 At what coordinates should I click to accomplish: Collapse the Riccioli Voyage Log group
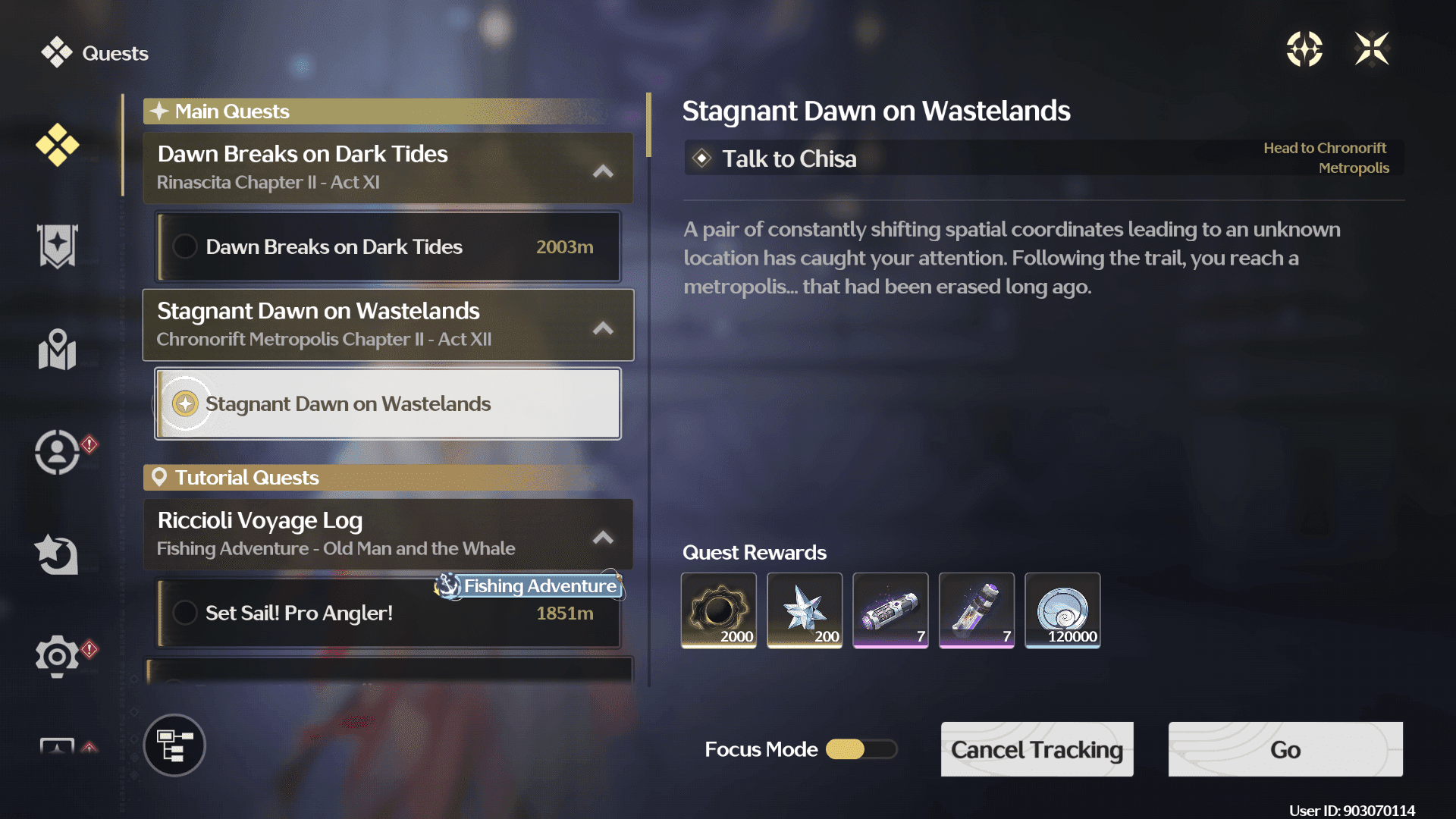(x=603, y=537)
